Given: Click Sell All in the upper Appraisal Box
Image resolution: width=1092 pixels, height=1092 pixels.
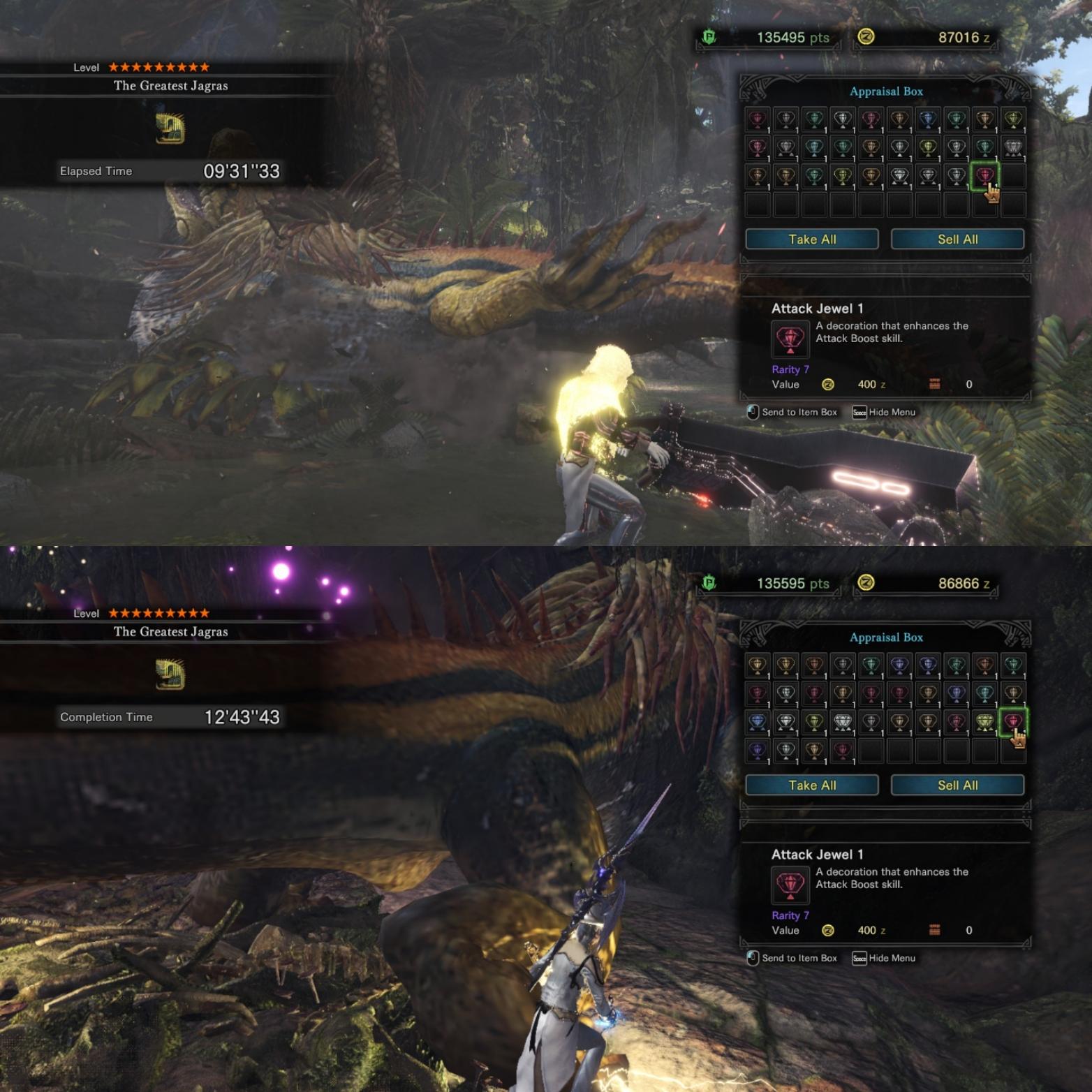Looking at the screenshot, I should coord(957,239).
